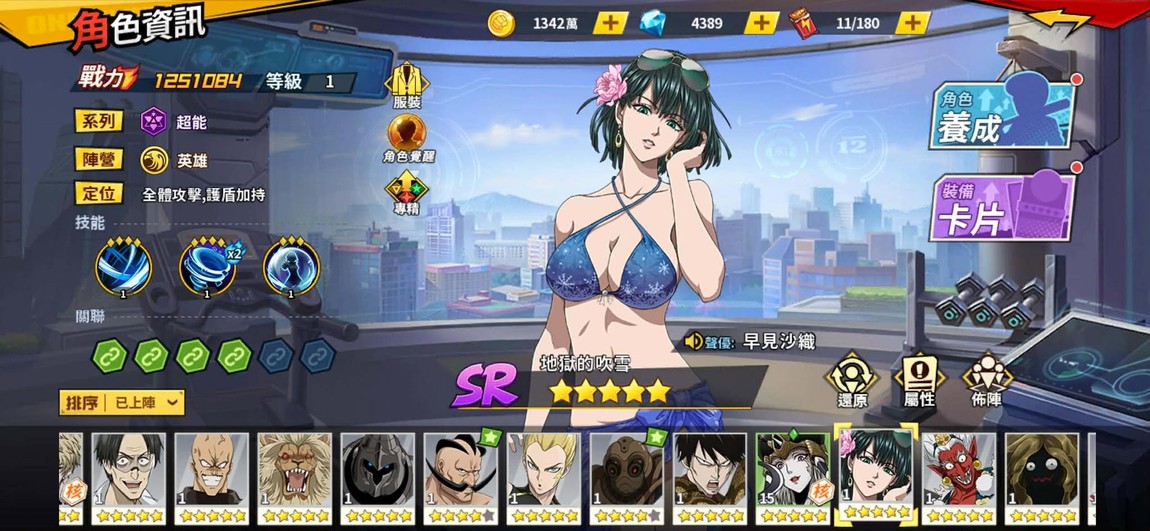This screenshot has width=1150, height=531.
Task: Open the 專精 mastery icon
Action: coord(406,193)
